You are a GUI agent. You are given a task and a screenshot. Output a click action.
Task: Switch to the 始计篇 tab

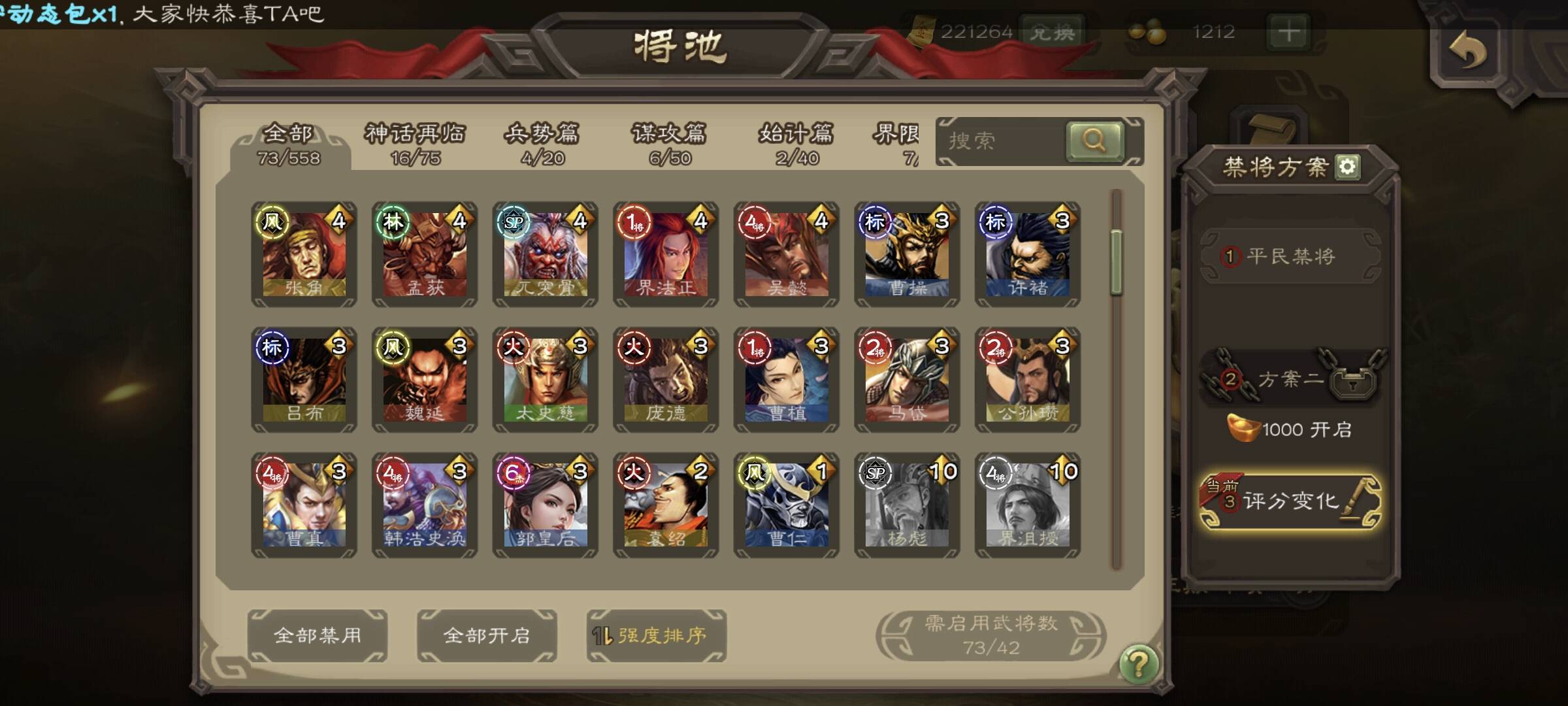point(796,144)
